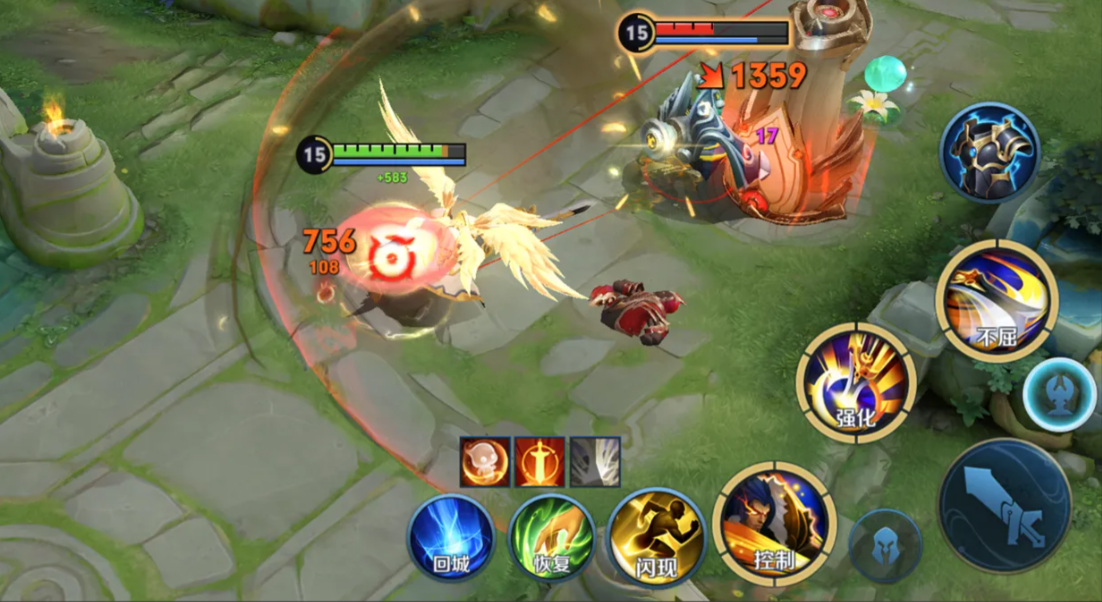Trigger the 强化 skill
Screen dimensions: 1102x602
point(857,382)
